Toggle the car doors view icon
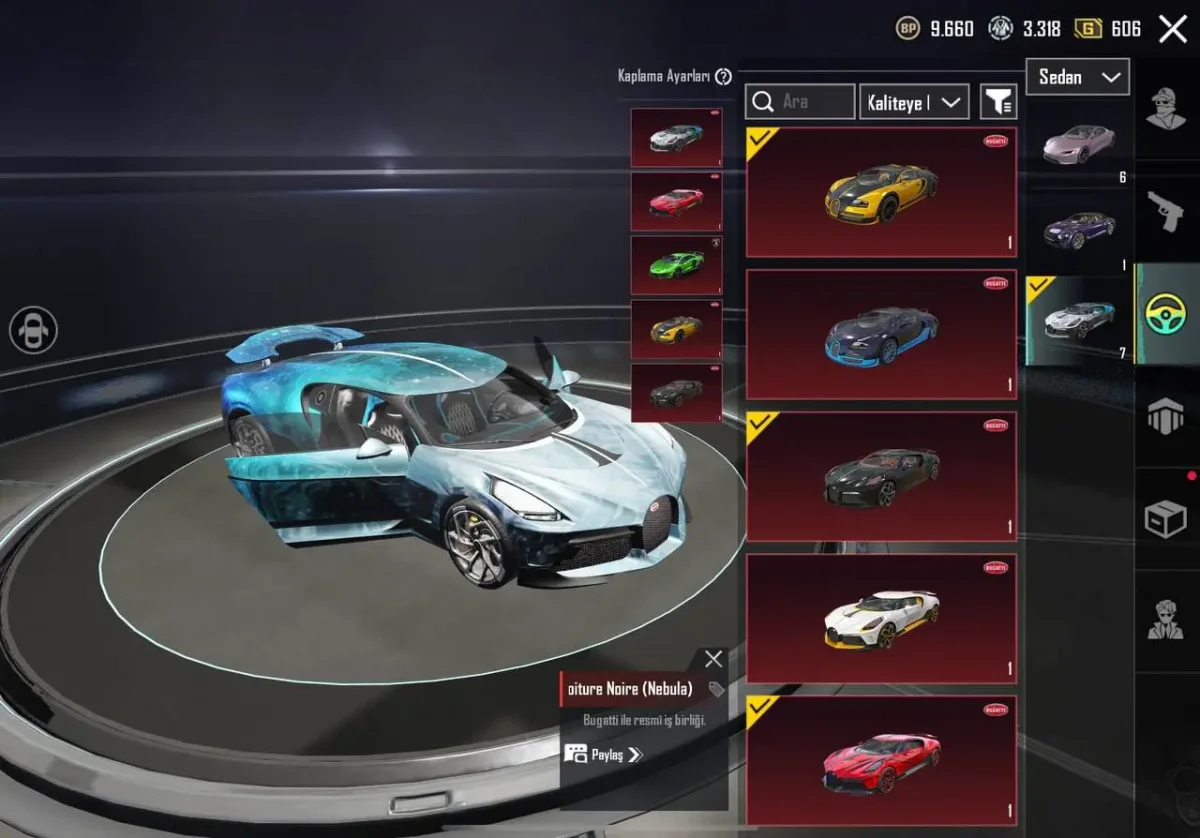The image size is (1200, 838). (34, 329)
